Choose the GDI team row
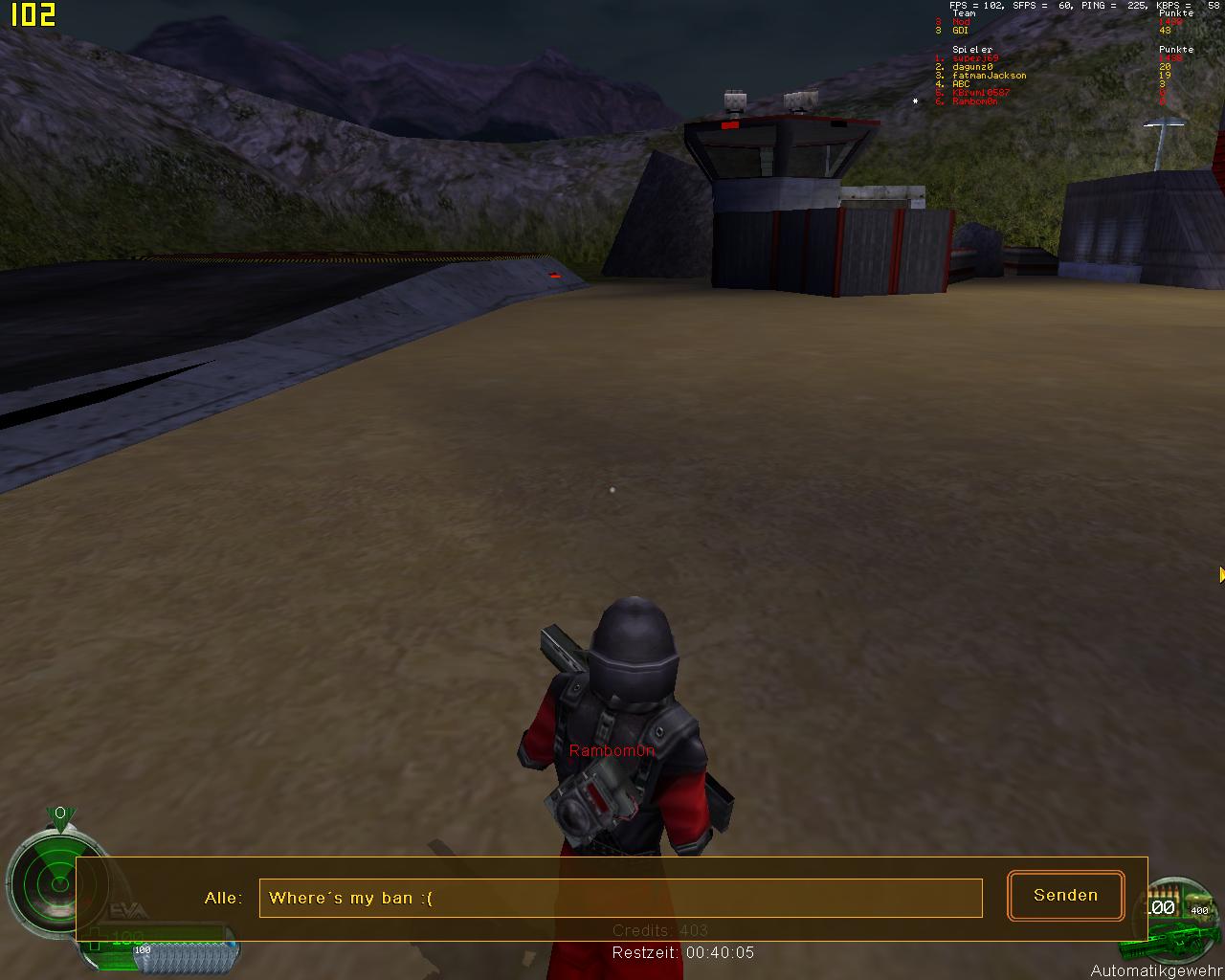This screenshot has height=980, width=1225. coord(960,31)
